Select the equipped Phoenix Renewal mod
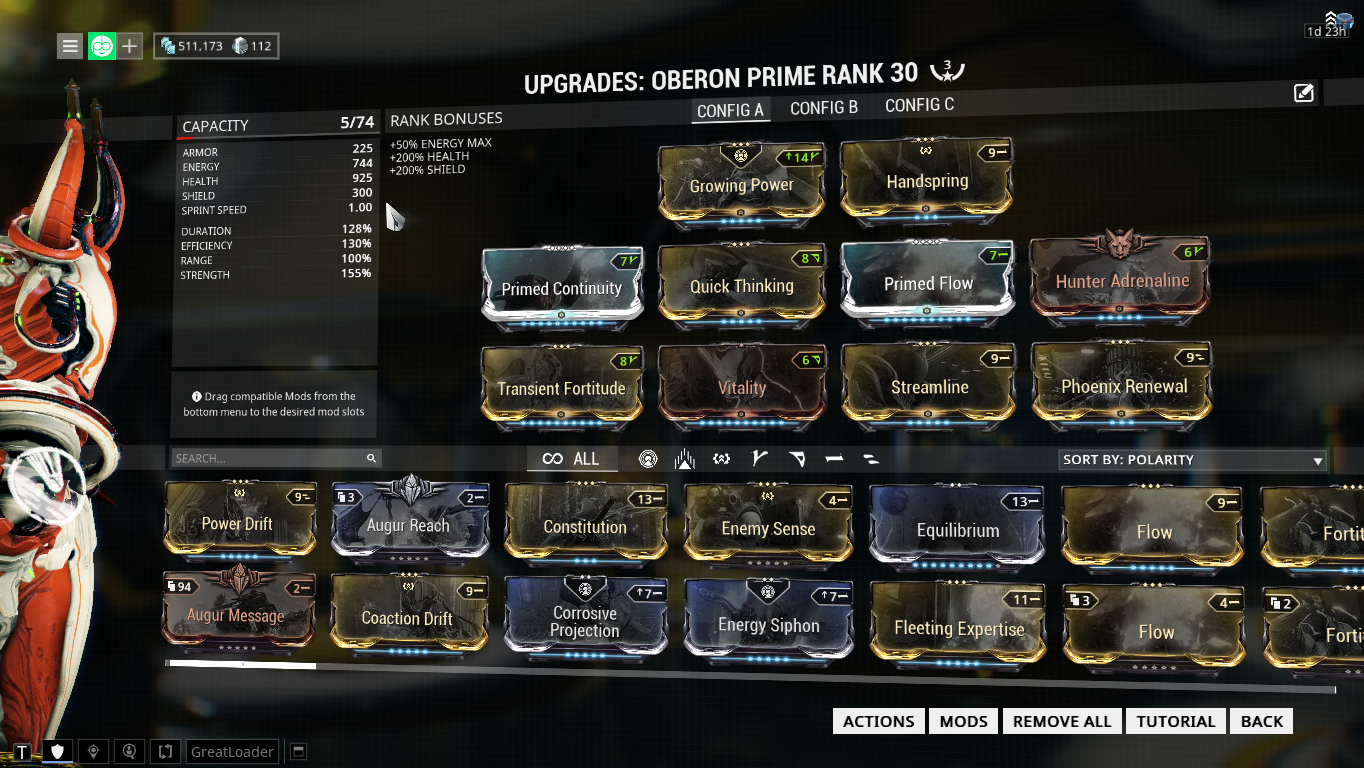This screenshot has width=1364, height=768. 1123,385
